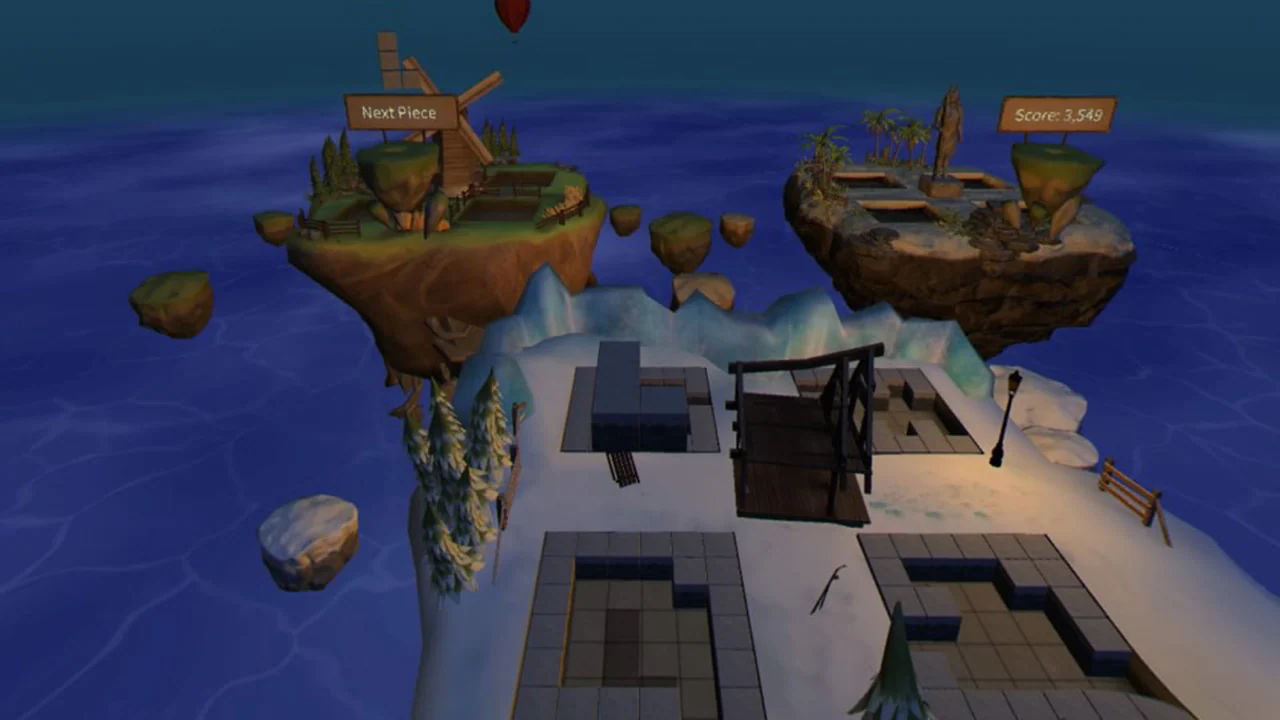Click the Score: 3,549 signboard
Viewport: 1280px width, 720px height.
[x=1056, y=115]
